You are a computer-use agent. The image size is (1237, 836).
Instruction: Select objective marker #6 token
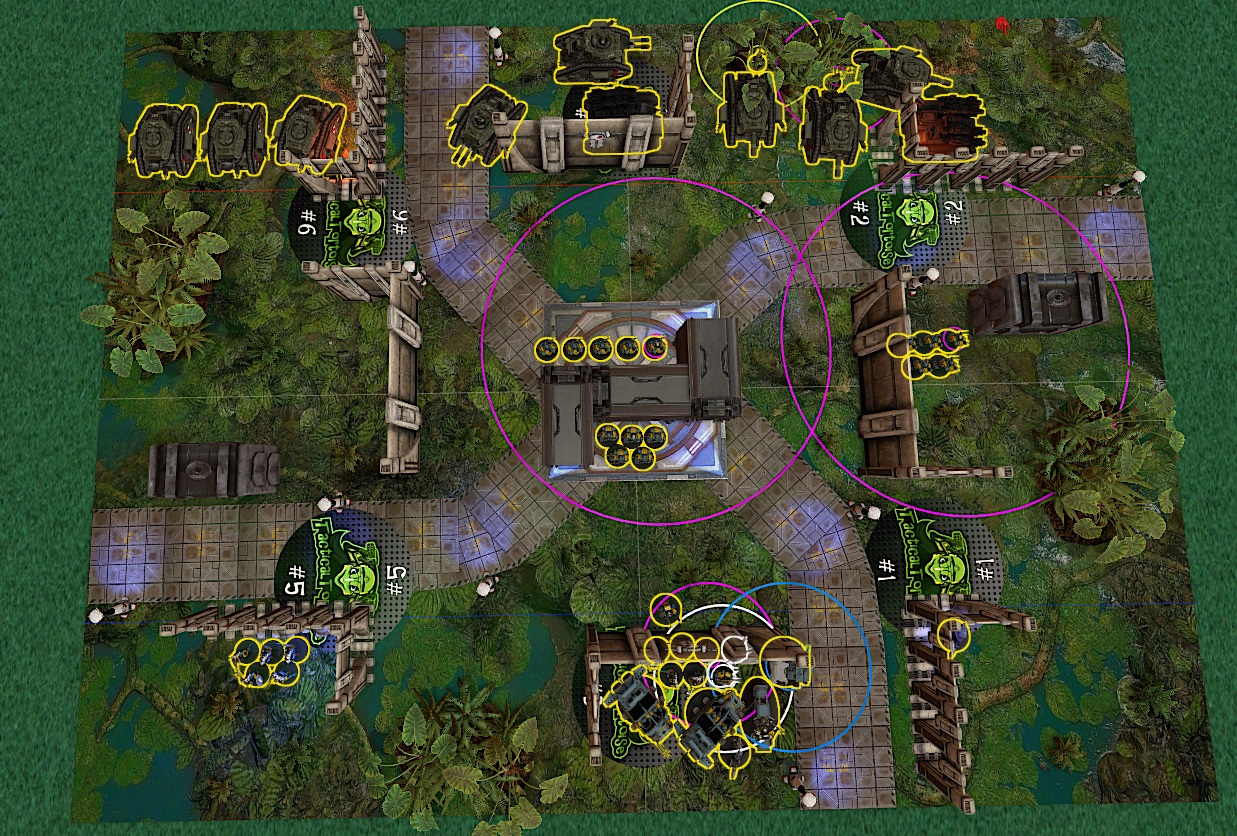pos(352,226)
